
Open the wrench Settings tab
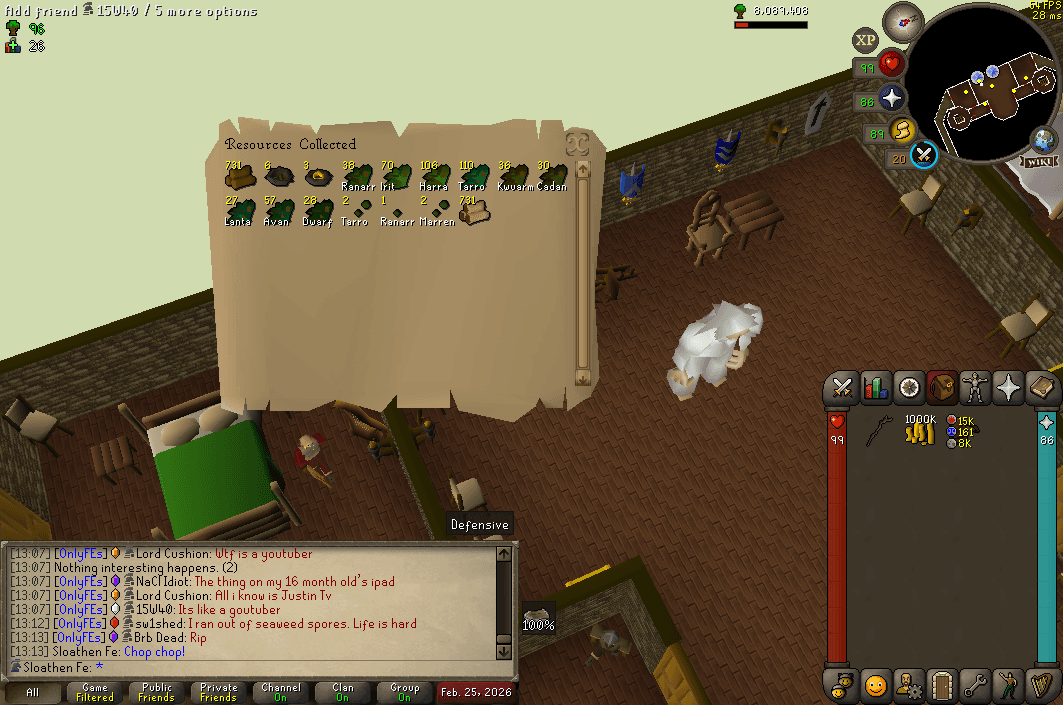coord(975,686)
